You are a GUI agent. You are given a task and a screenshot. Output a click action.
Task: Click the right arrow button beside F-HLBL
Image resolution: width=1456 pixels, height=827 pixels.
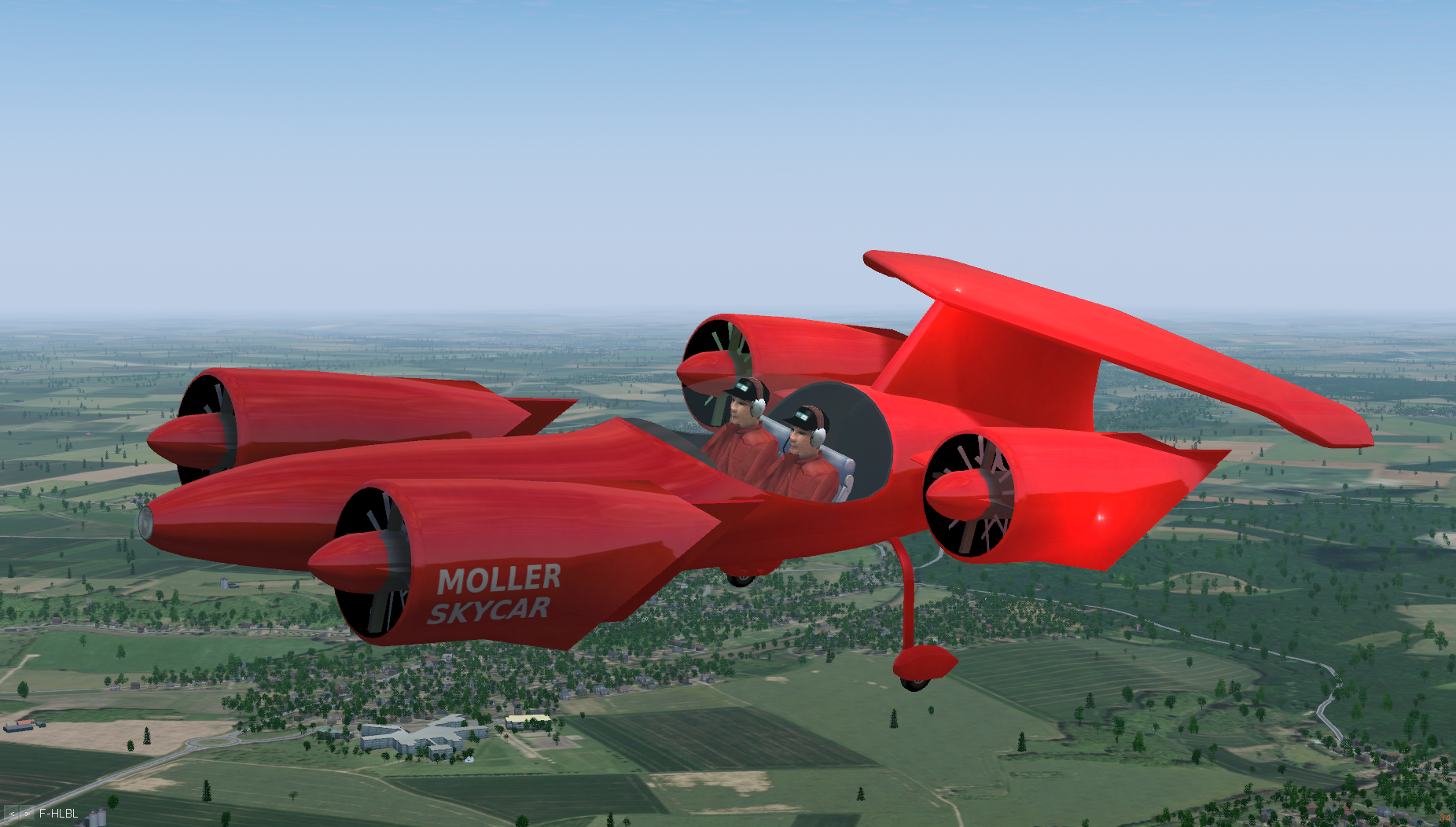pyautogui.click(x=28, y=814)
